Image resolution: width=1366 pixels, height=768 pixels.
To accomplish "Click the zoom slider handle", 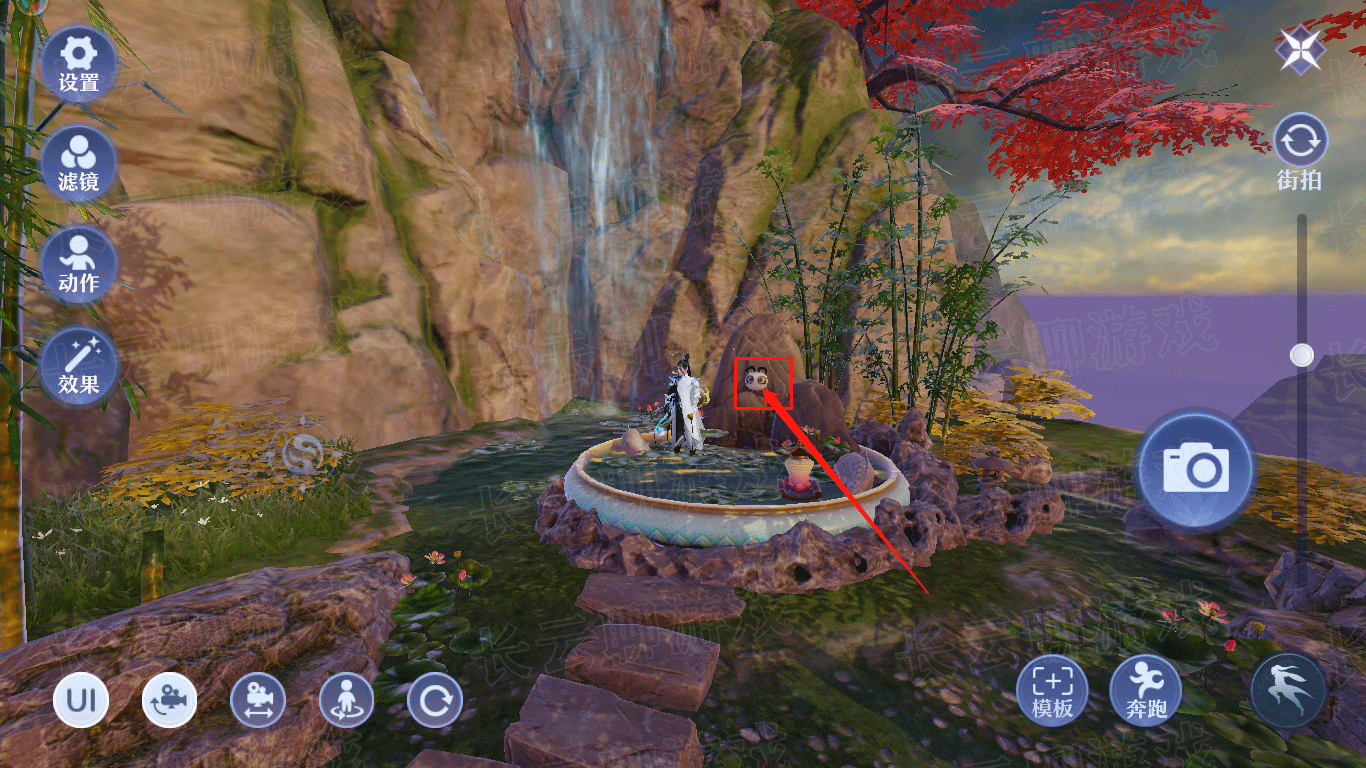I will pyautogui.click(x=1301, y=355).
